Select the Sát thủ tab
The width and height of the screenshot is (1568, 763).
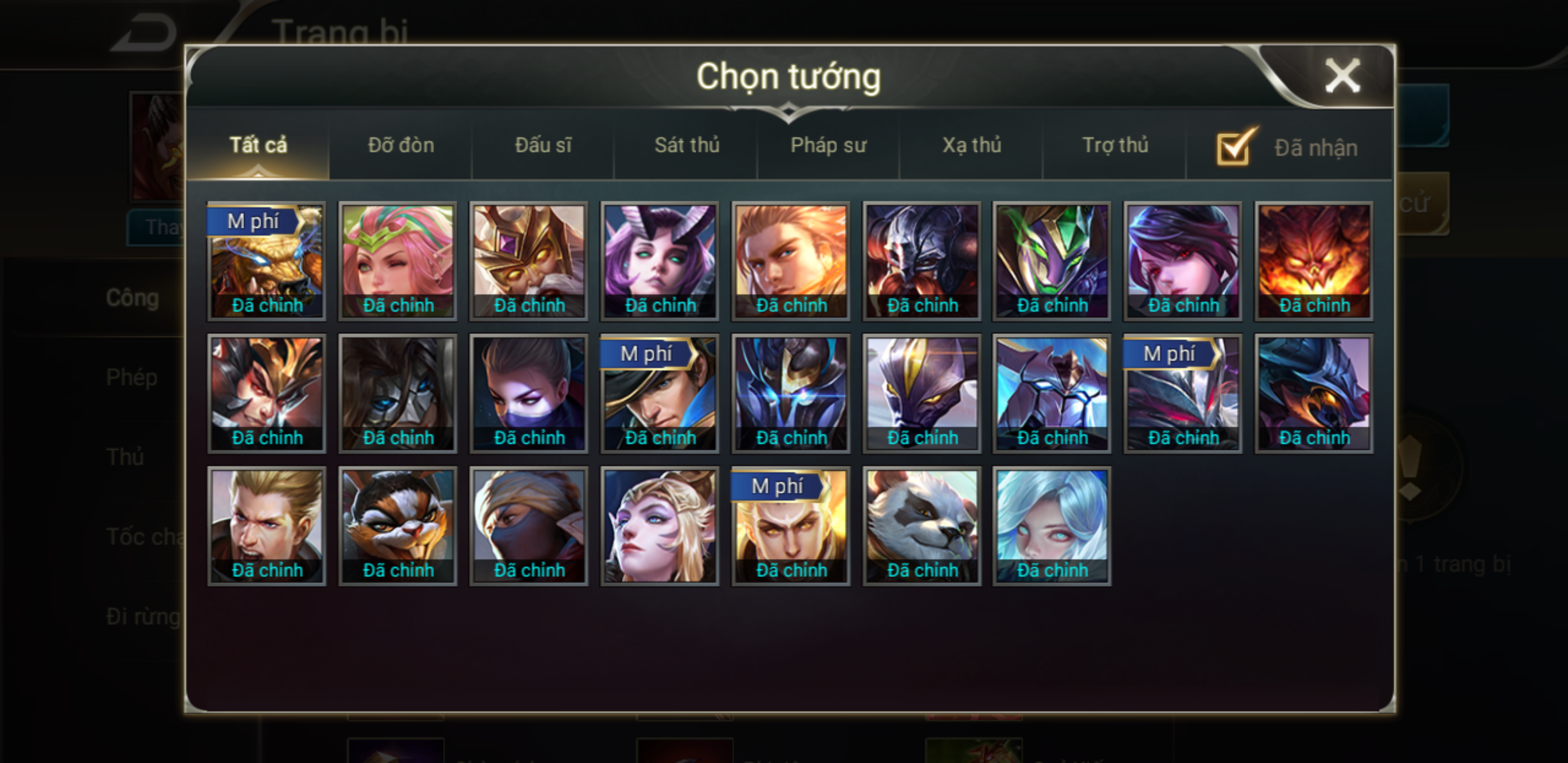(x=687, y=146)
